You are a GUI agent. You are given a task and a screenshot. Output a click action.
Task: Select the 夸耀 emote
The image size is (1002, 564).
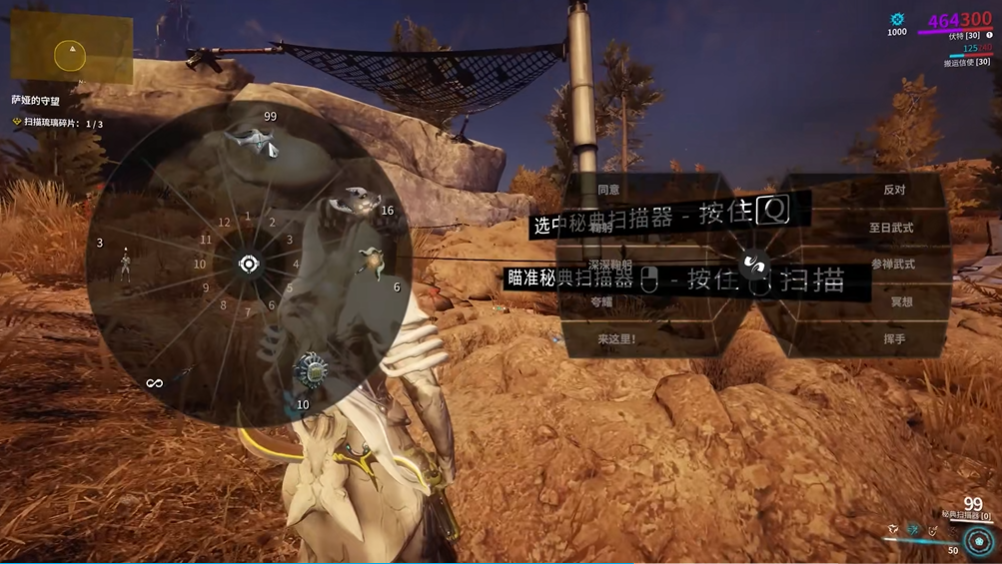602,302
